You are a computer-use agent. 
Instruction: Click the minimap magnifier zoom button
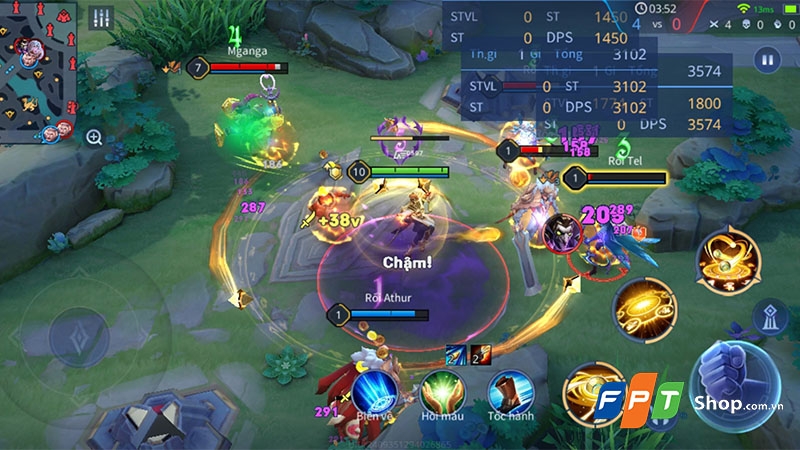[94, 137]
